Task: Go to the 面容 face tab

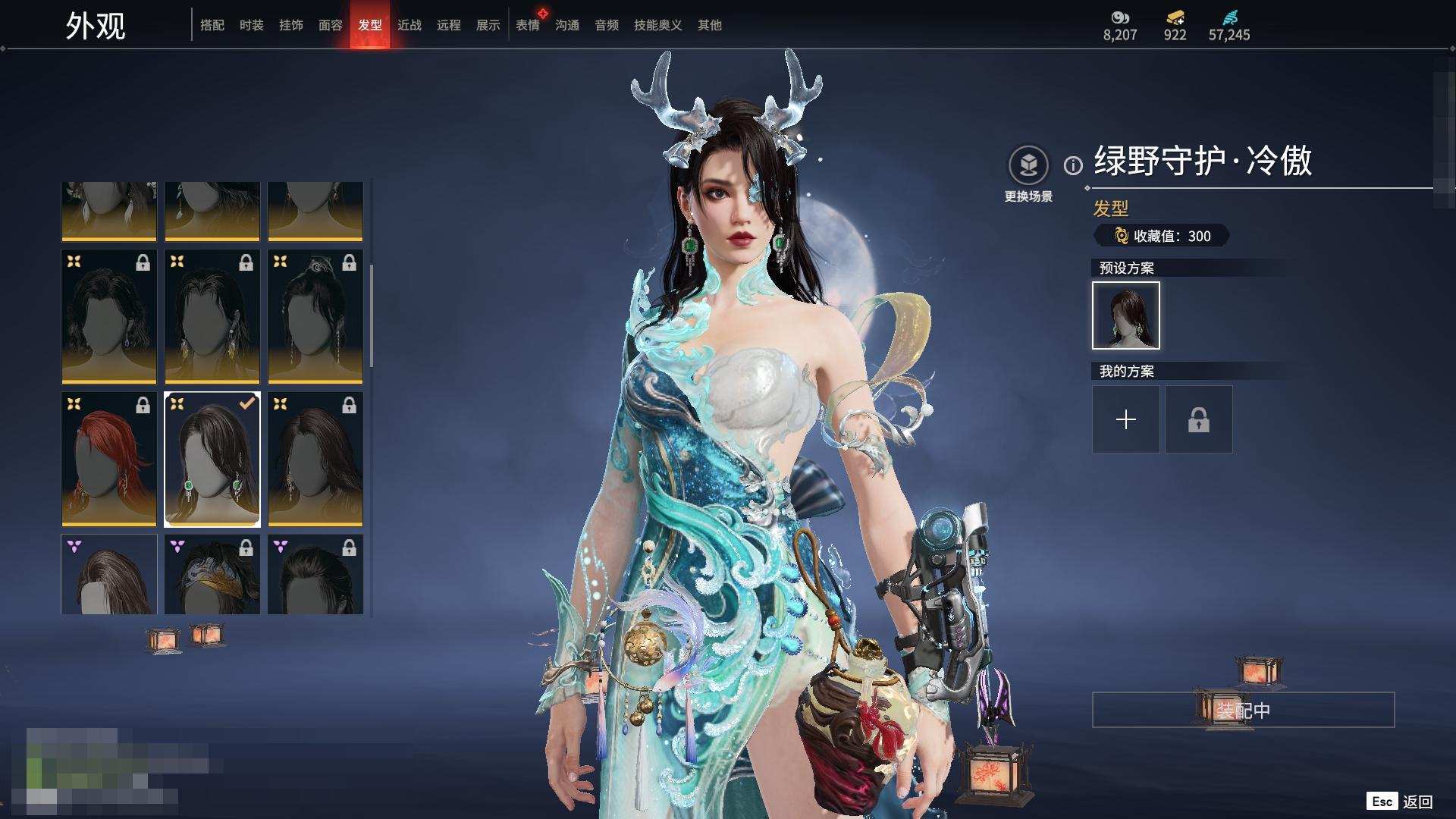Action: click(x=330, y=25)
